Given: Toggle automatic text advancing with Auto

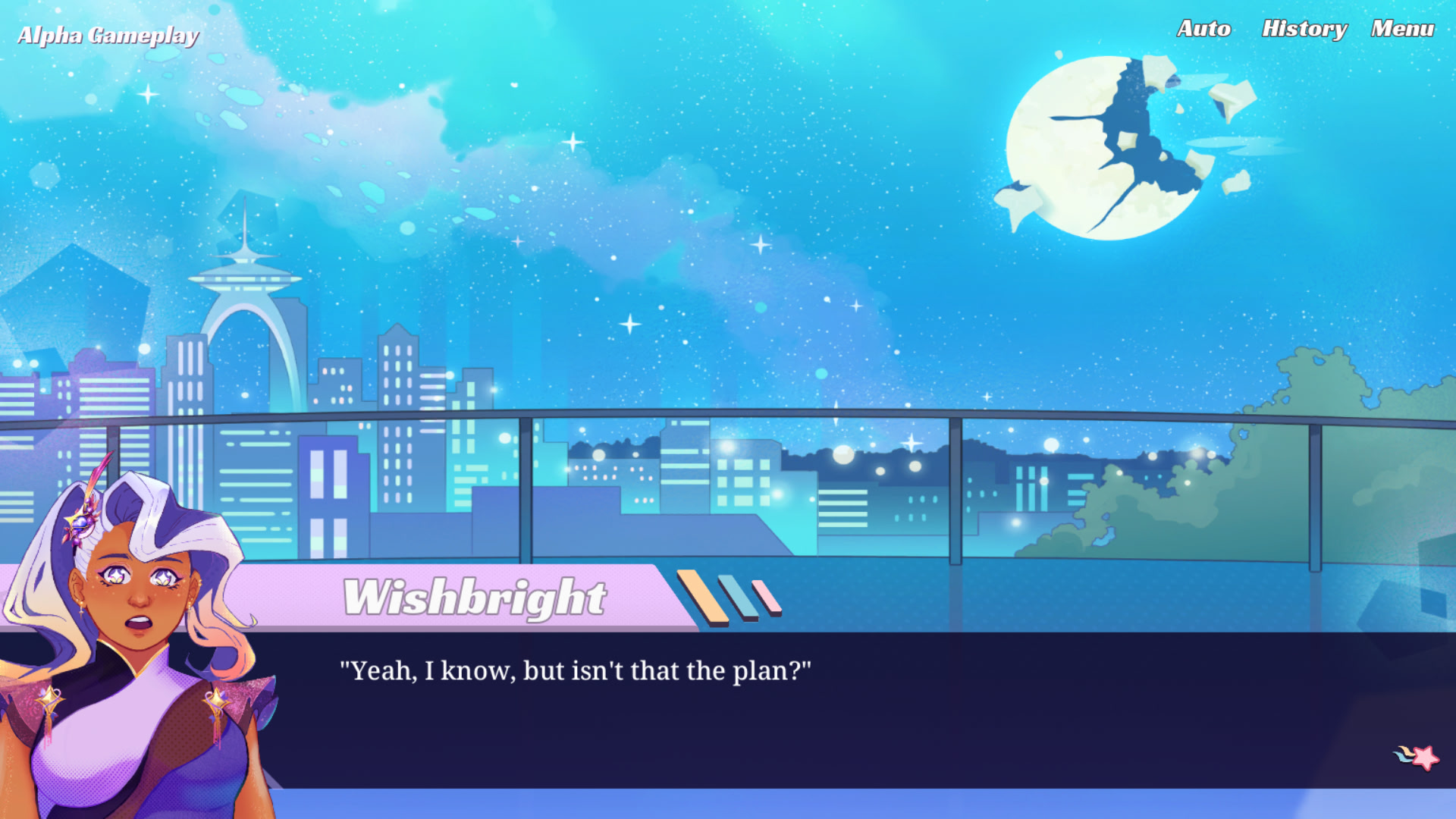Looking at the screenshot, I should [1203, 30].
